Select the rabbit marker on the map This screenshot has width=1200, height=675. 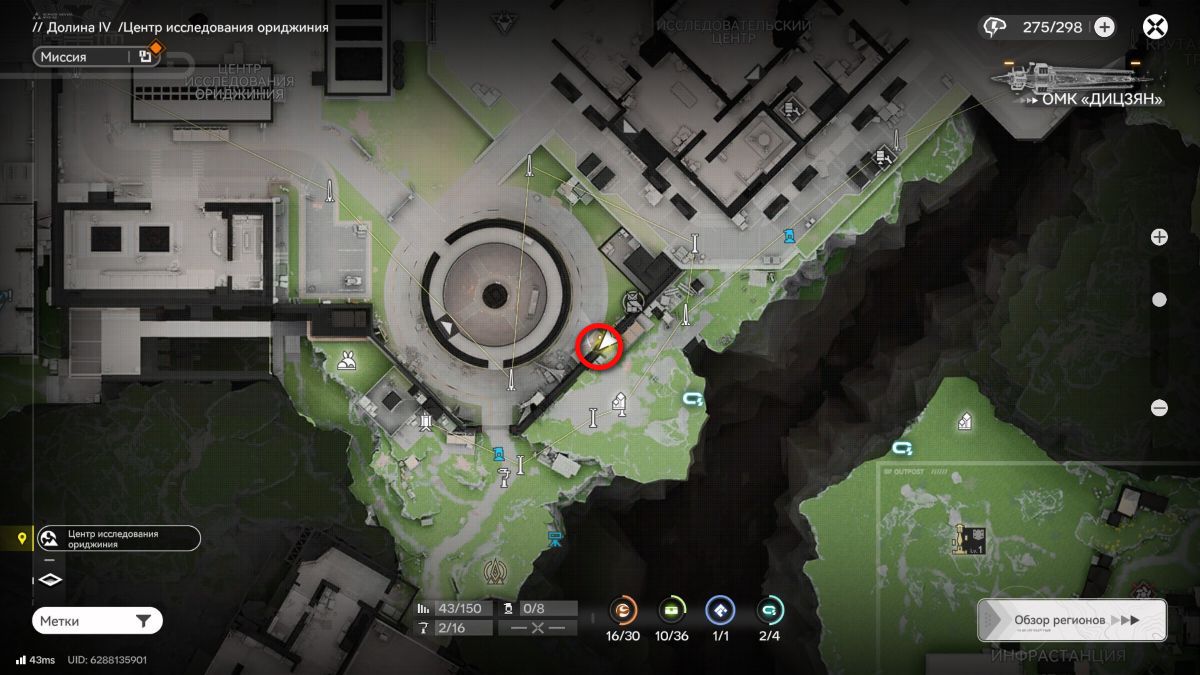pyautogui.click(x=347, y=361)
